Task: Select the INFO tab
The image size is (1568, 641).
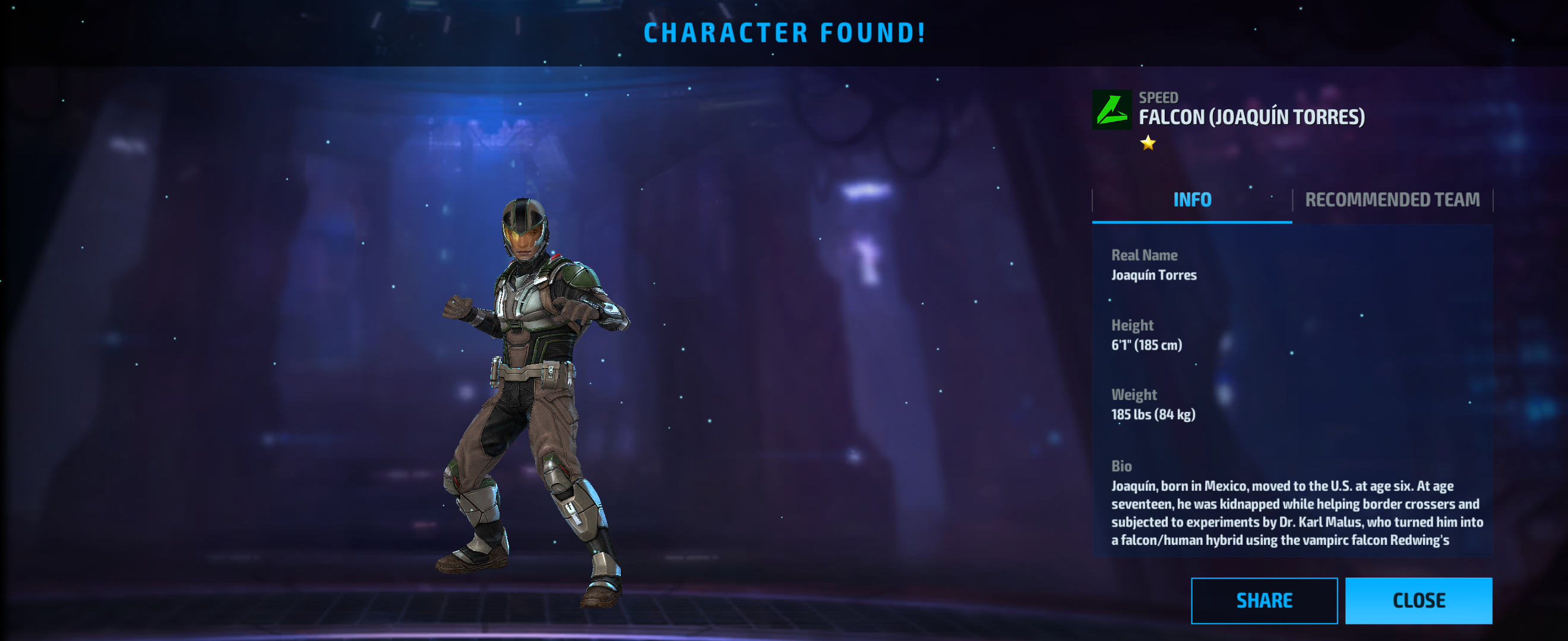Action: tap(1191, 199)
